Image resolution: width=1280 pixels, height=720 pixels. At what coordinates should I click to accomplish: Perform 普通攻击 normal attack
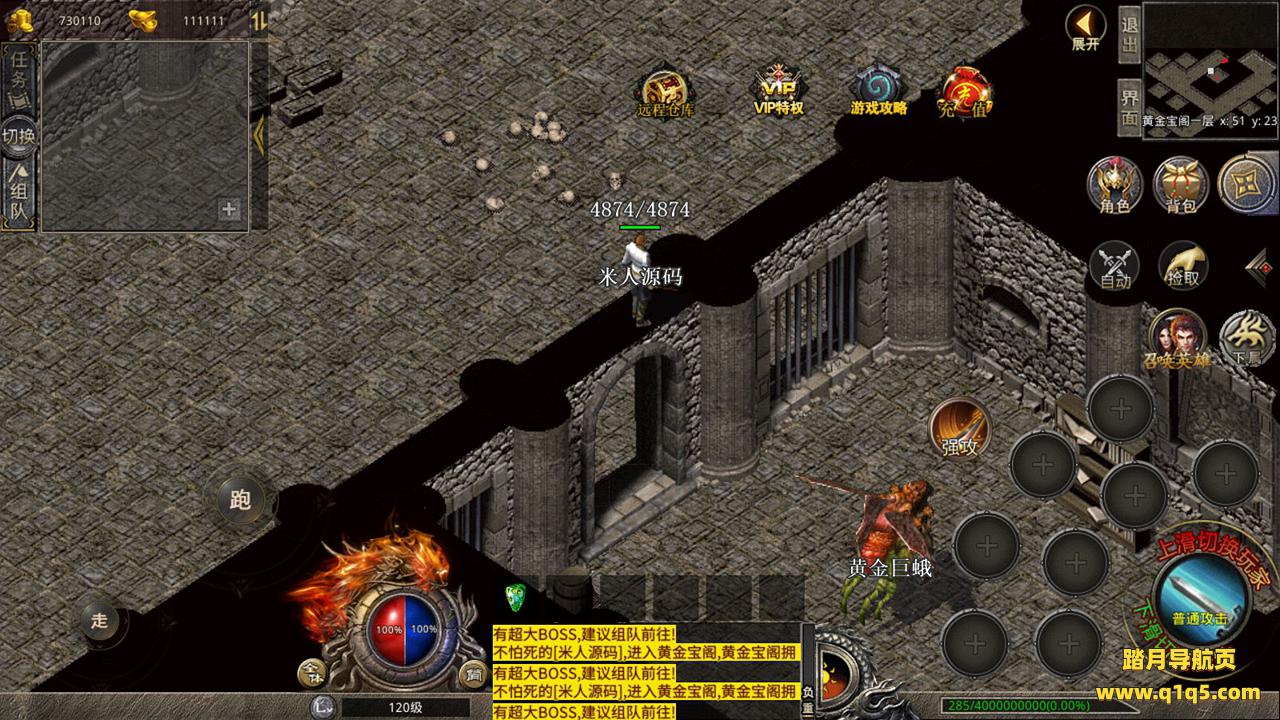point(1199,597)
